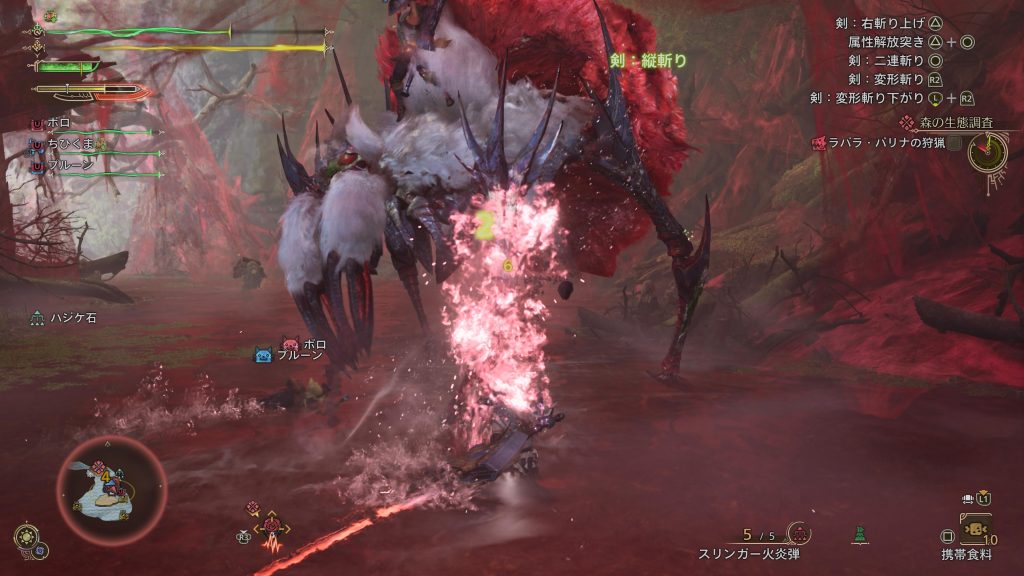
Task: Check the quest timer clock icon
Action: [987, 151]
